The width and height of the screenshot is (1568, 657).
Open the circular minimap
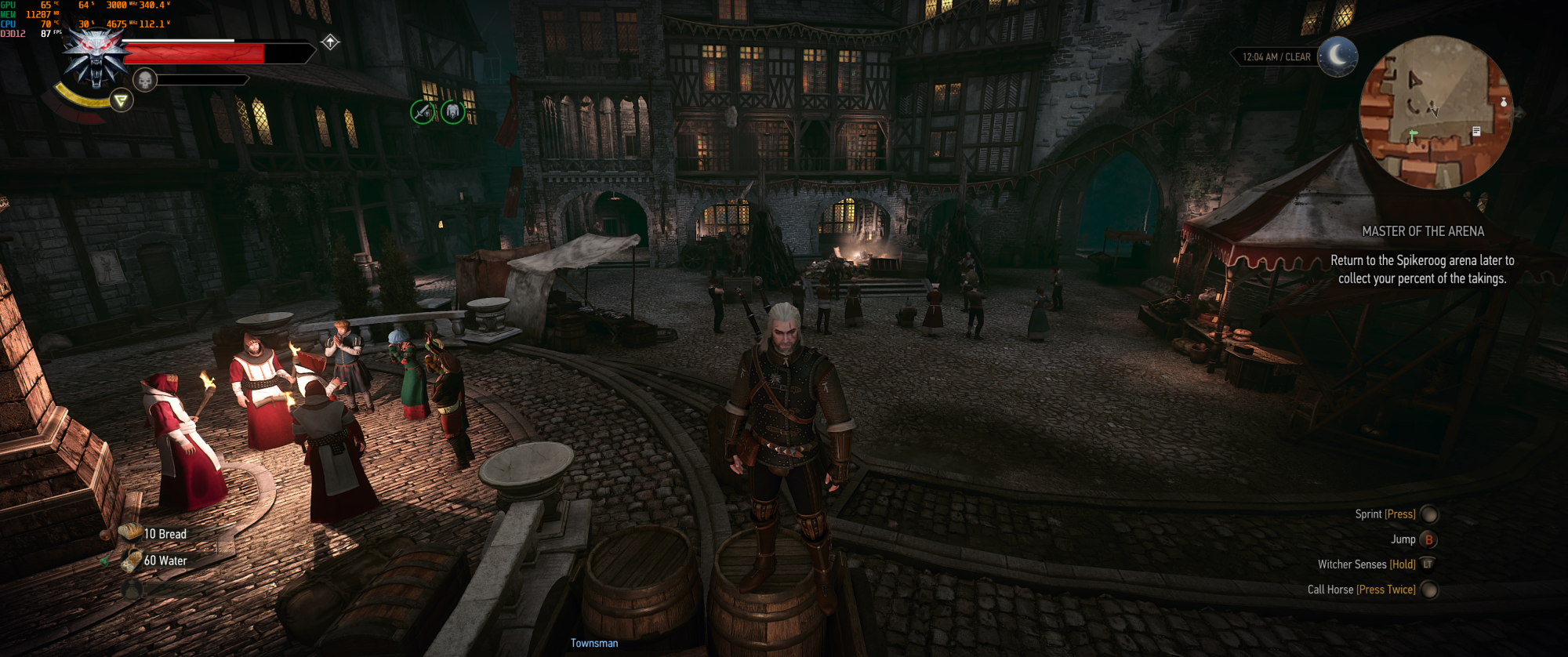1436,112
